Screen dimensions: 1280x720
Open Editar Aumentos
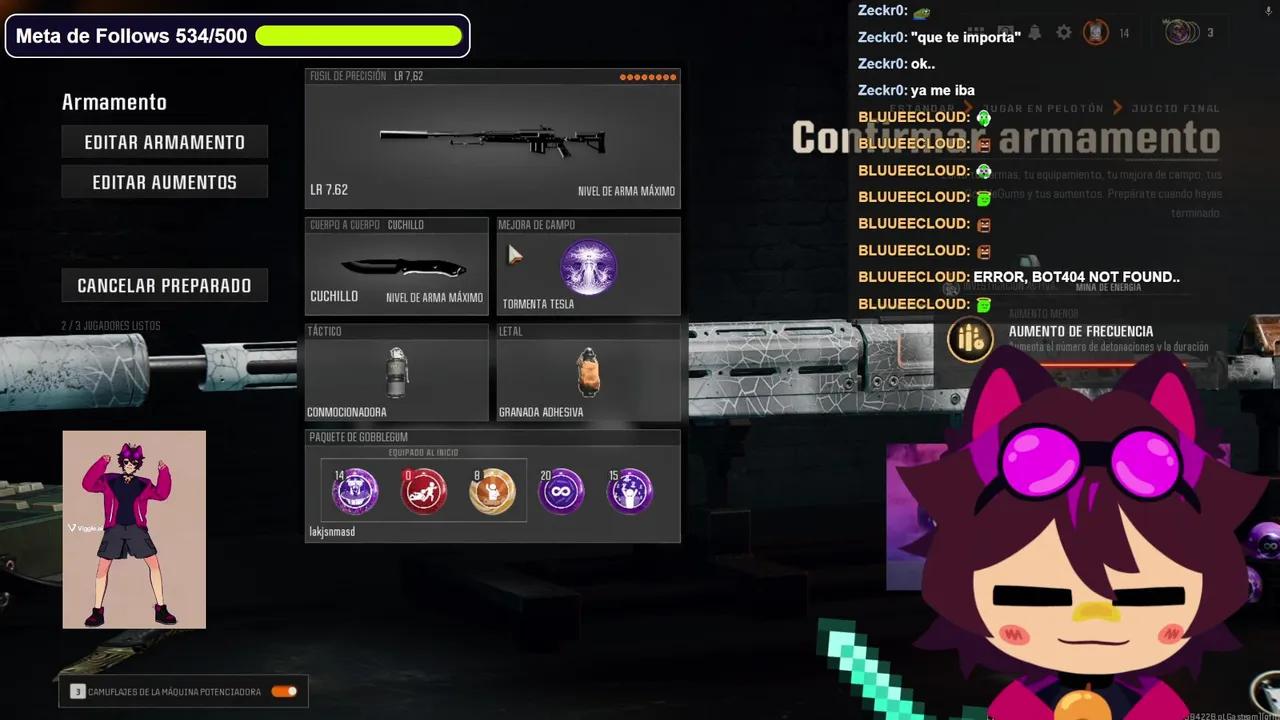pyautogui.click(x=164, y=181)
